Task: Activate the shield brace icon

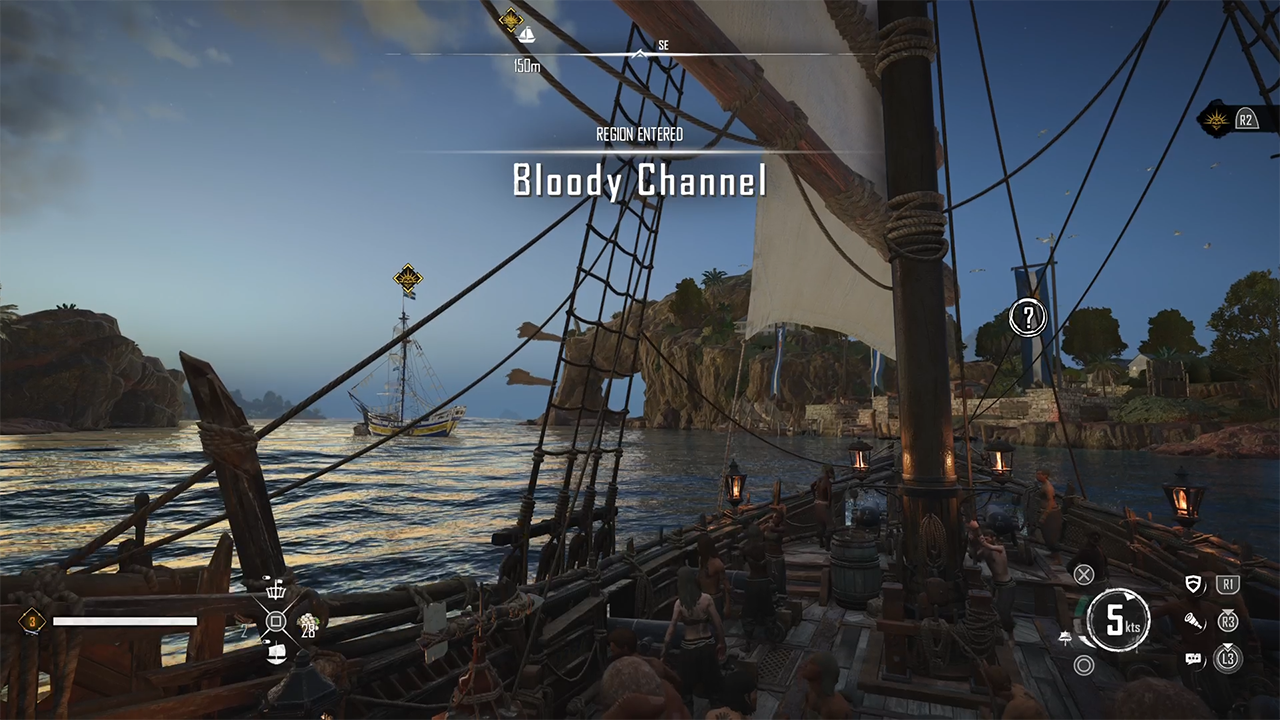Action: (x=1193, y=585)
